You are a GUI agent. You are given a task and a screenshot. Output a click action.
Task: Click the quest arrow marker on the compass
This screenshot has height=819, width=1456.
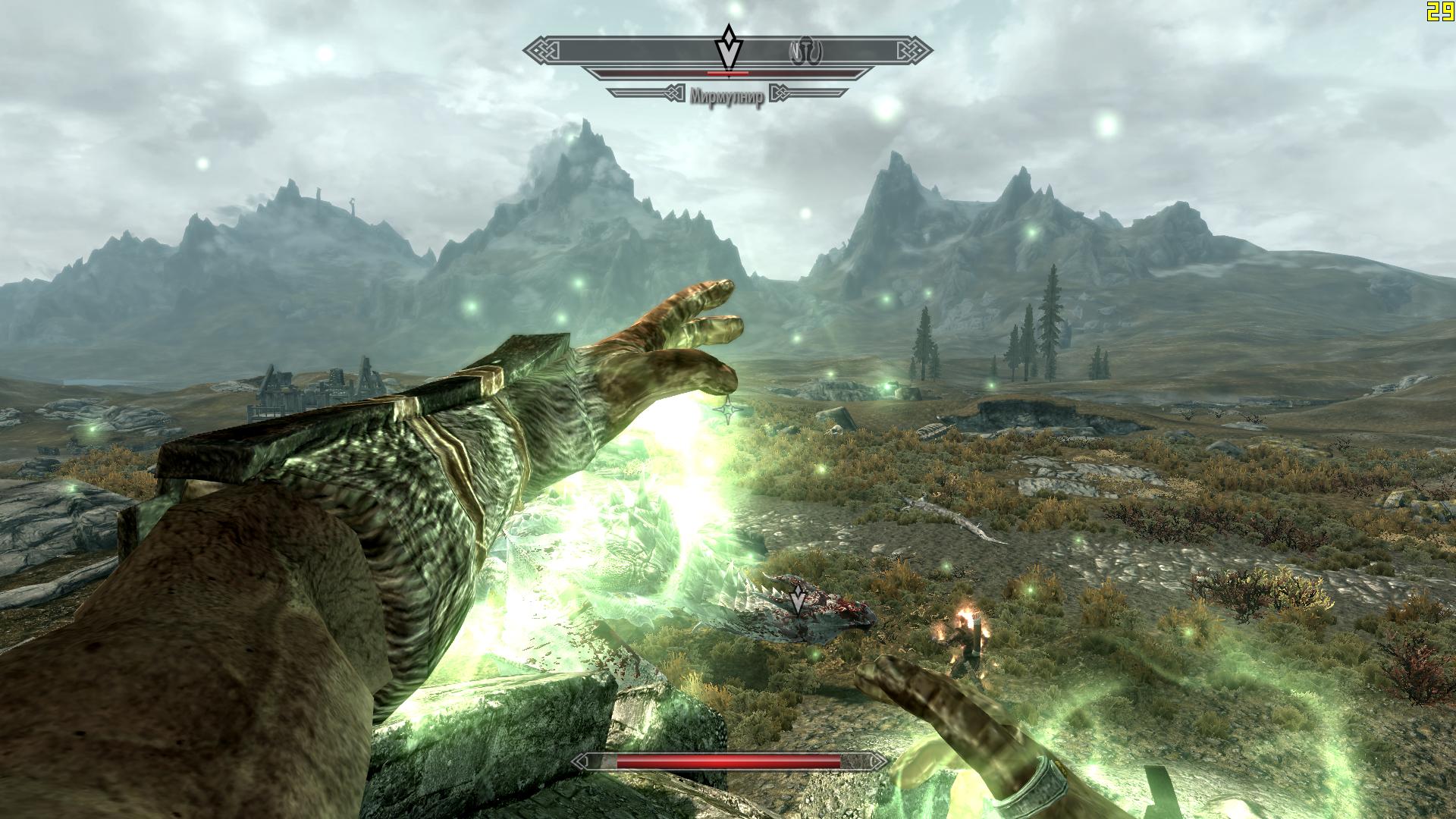pos(728,49)
